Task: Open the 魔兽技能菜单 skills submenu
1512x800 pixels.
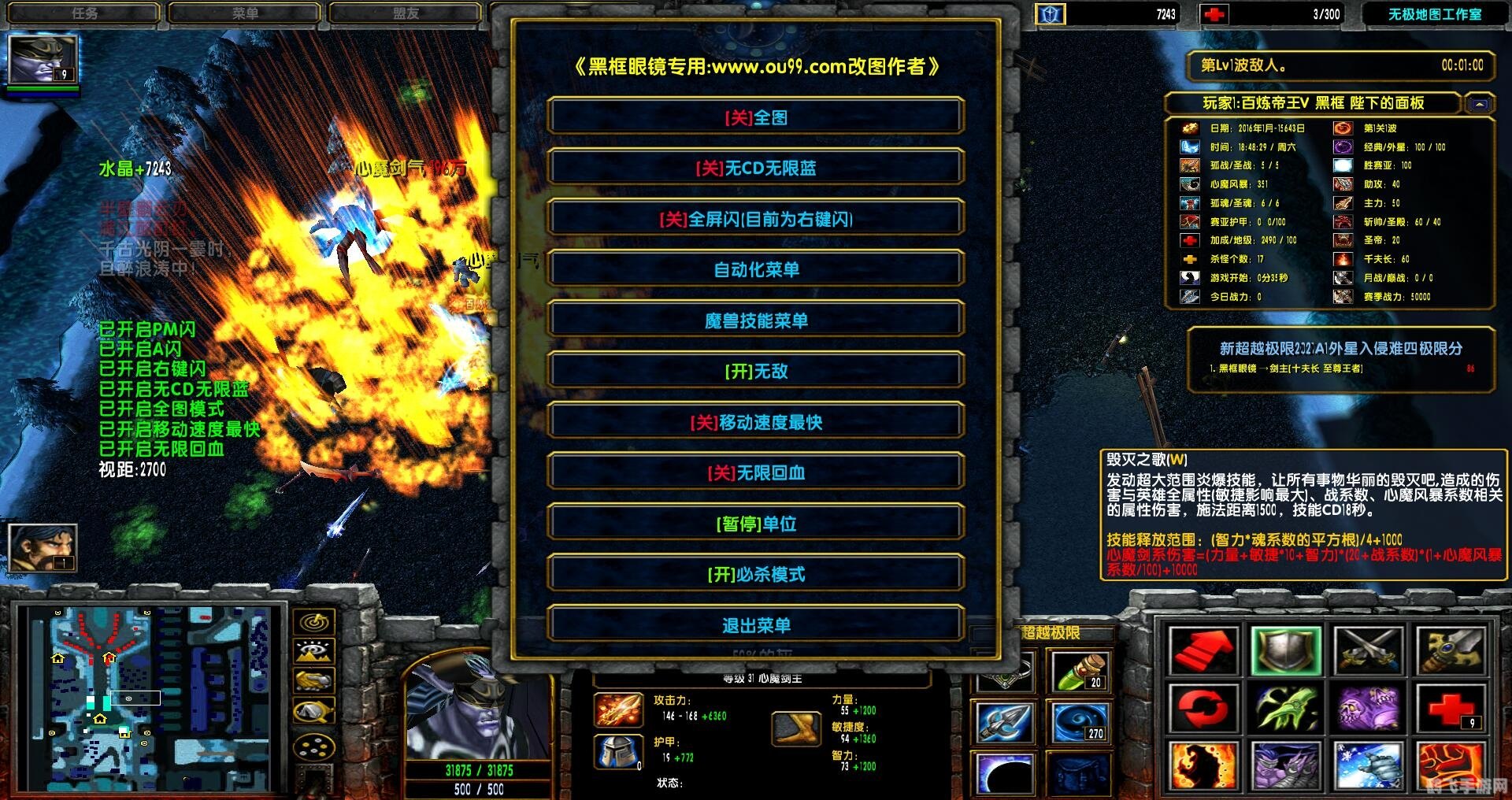Action: (756, 320)
